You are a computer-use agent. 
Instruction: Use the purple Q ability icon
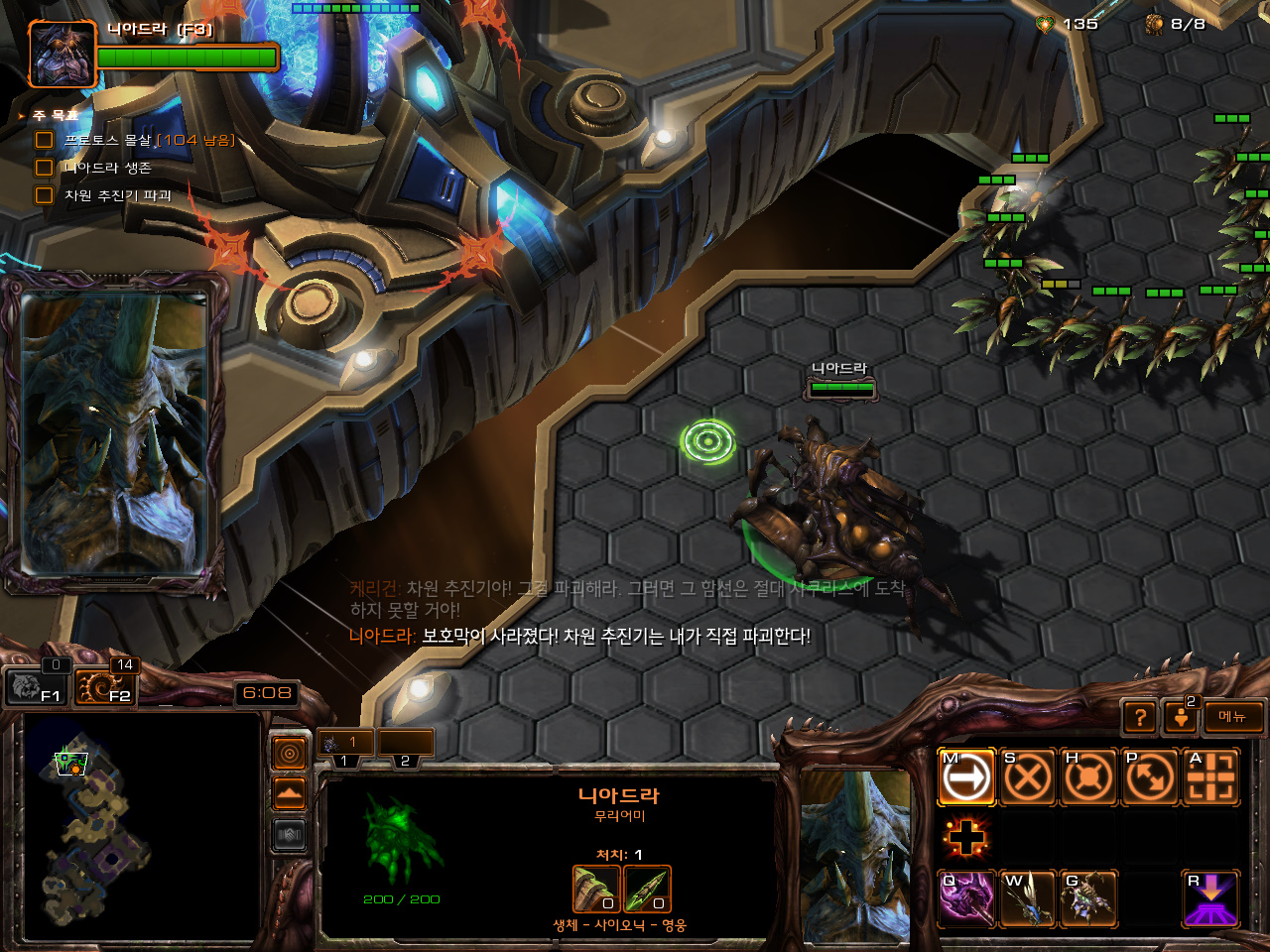click(966, 898)
